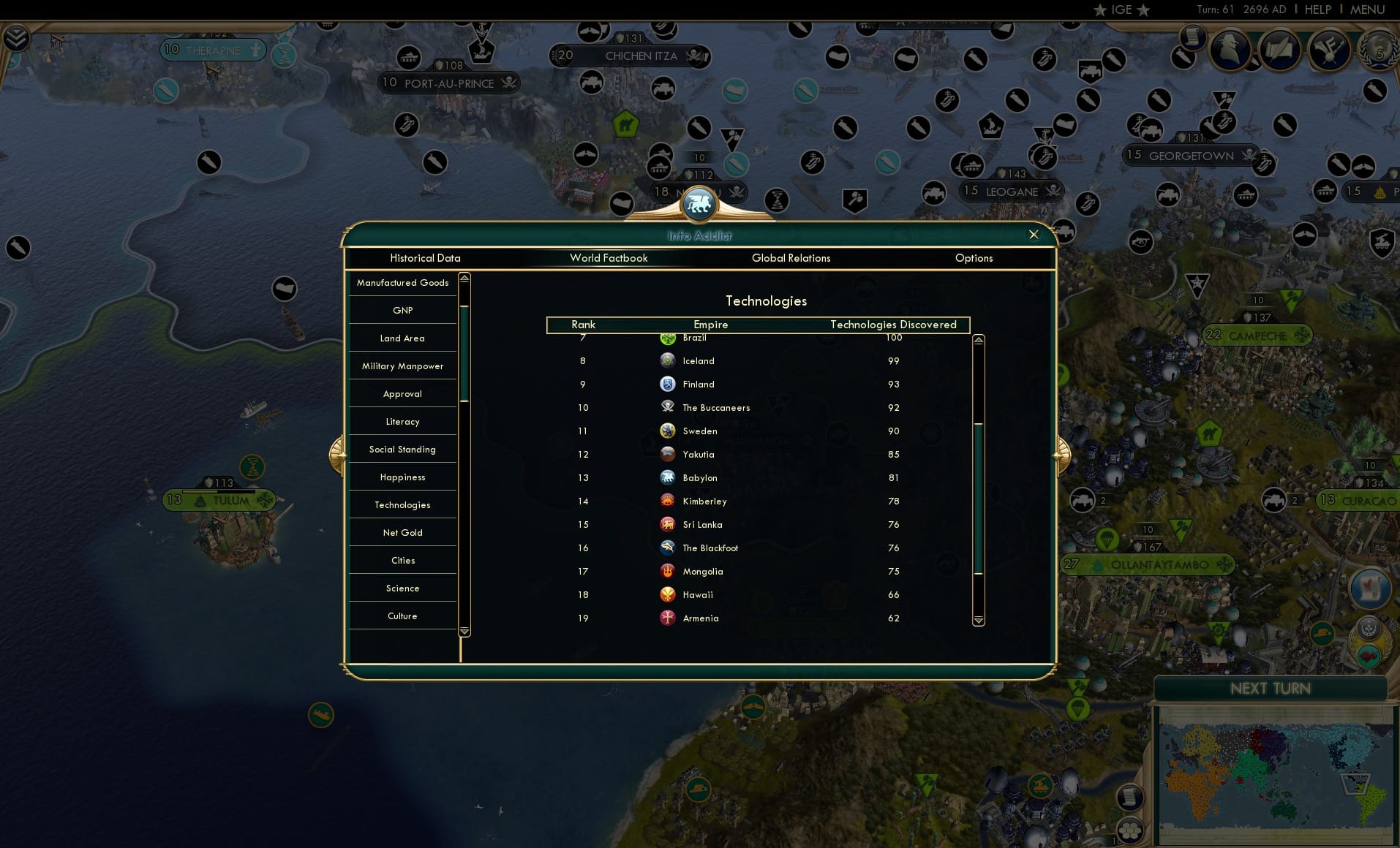Select Brazil's civilization icon in the table
Screen dimensions: 1400x848
667,338
